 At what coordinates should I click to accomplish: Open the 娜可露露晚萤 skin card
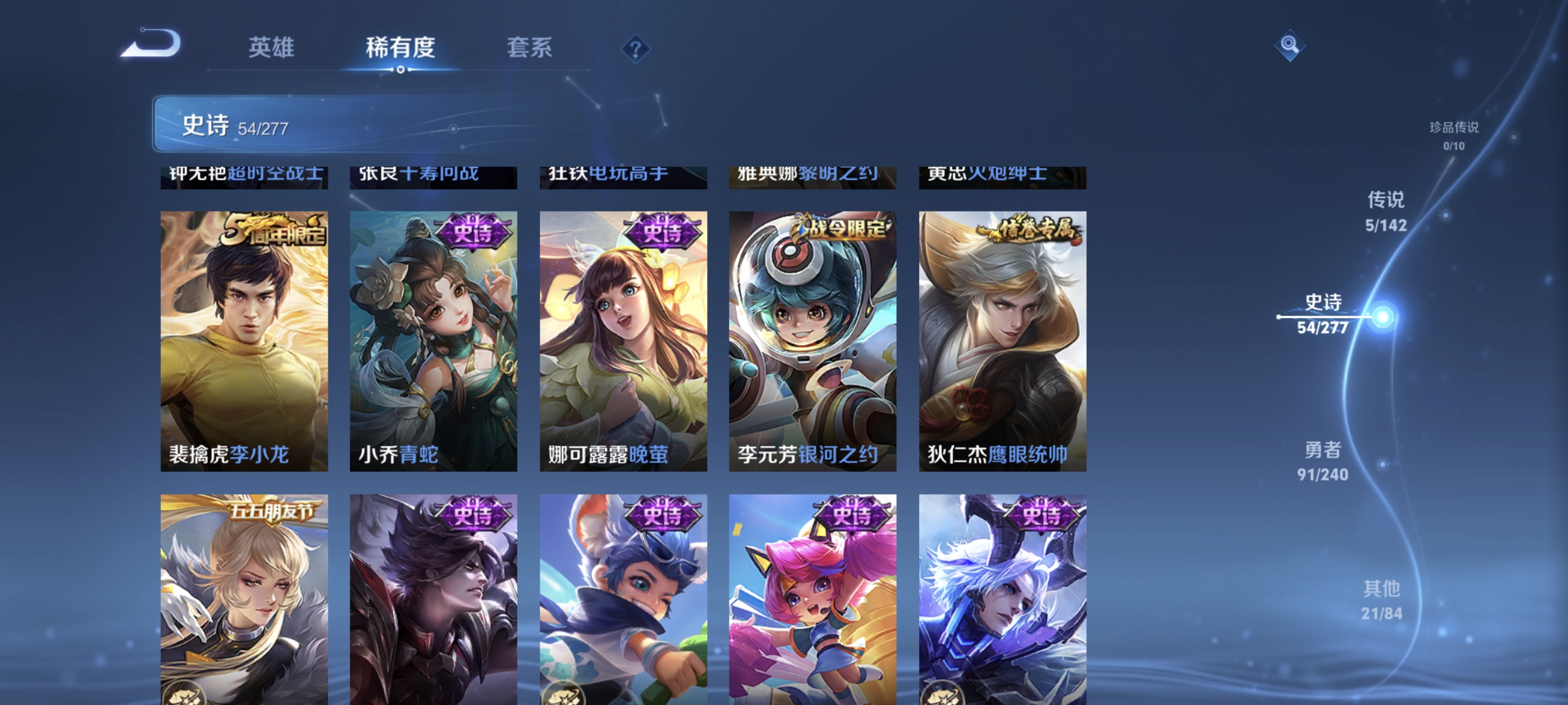pyautogui.click(x=623, y=338)
